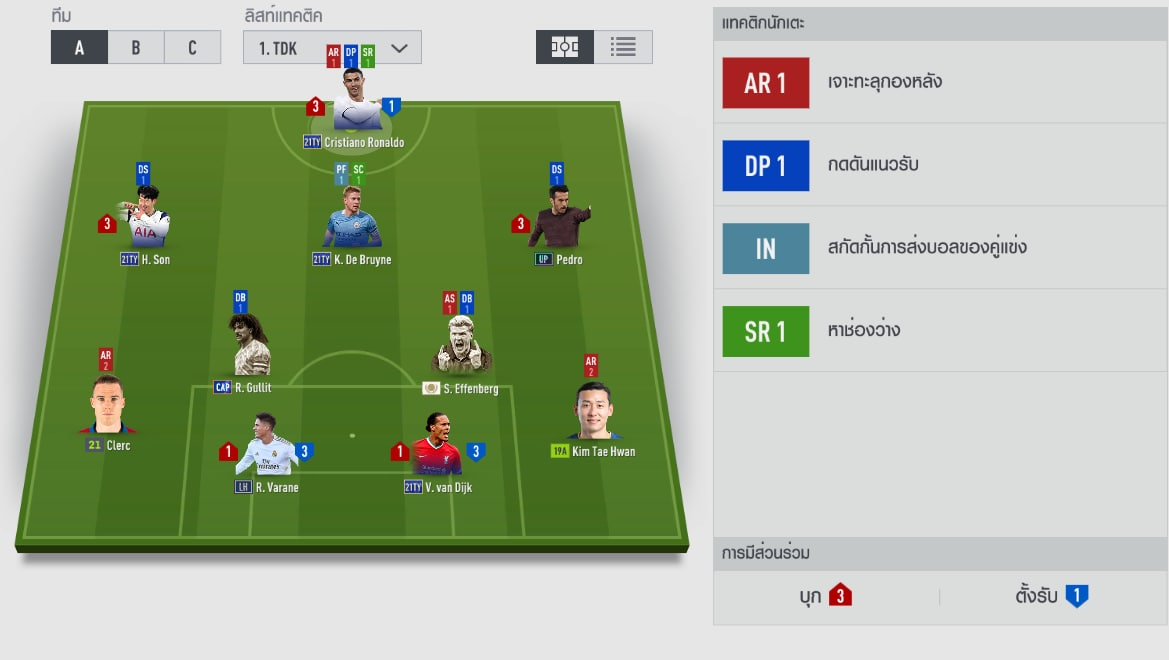The image size is (1169, 660).
Task: Switch to list view
Action: click(x=623, y=47)
